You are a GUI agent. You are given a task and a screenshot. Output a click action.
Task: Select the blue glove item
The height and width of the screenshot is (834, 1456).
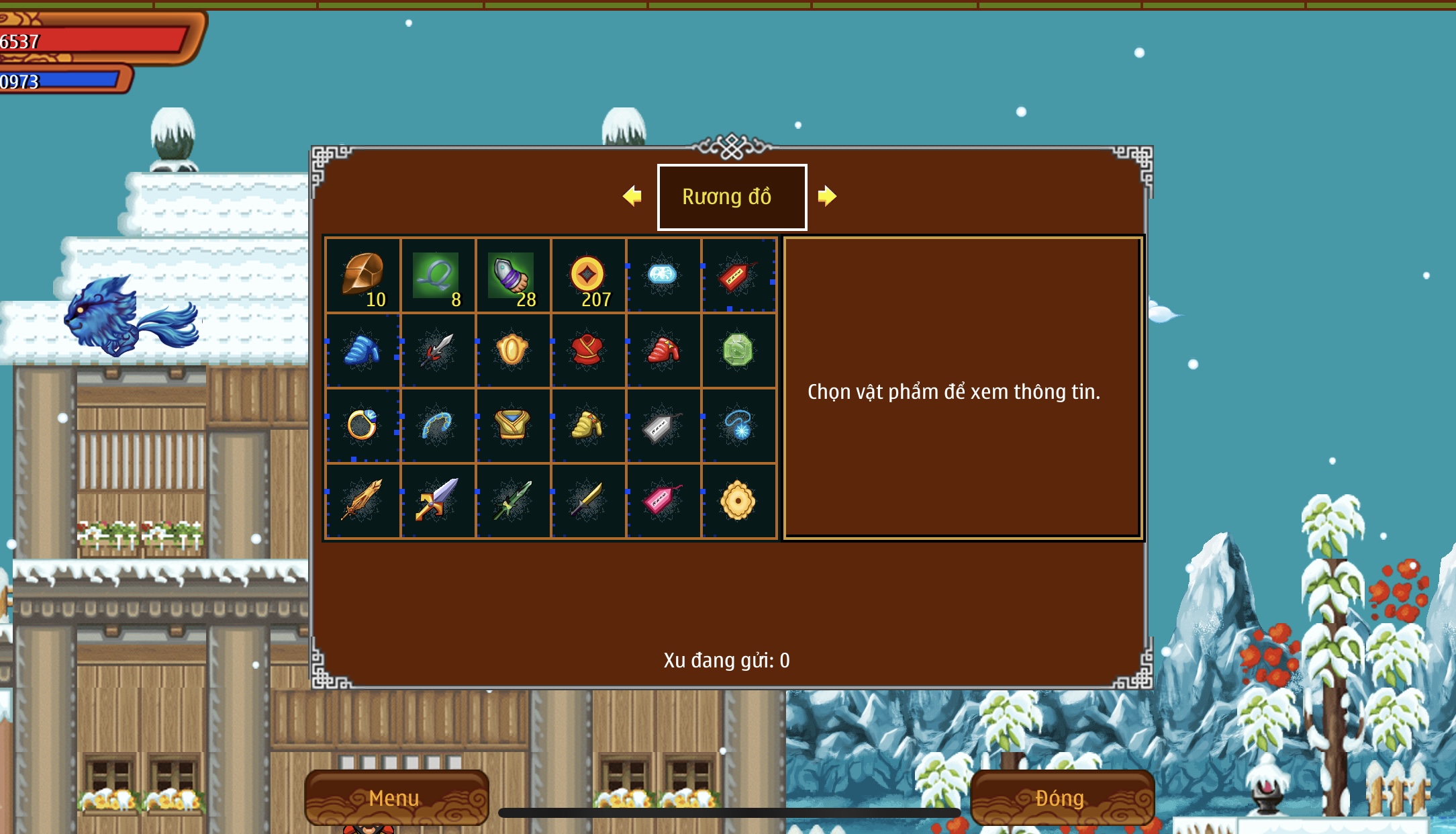(x=362, y=351)
